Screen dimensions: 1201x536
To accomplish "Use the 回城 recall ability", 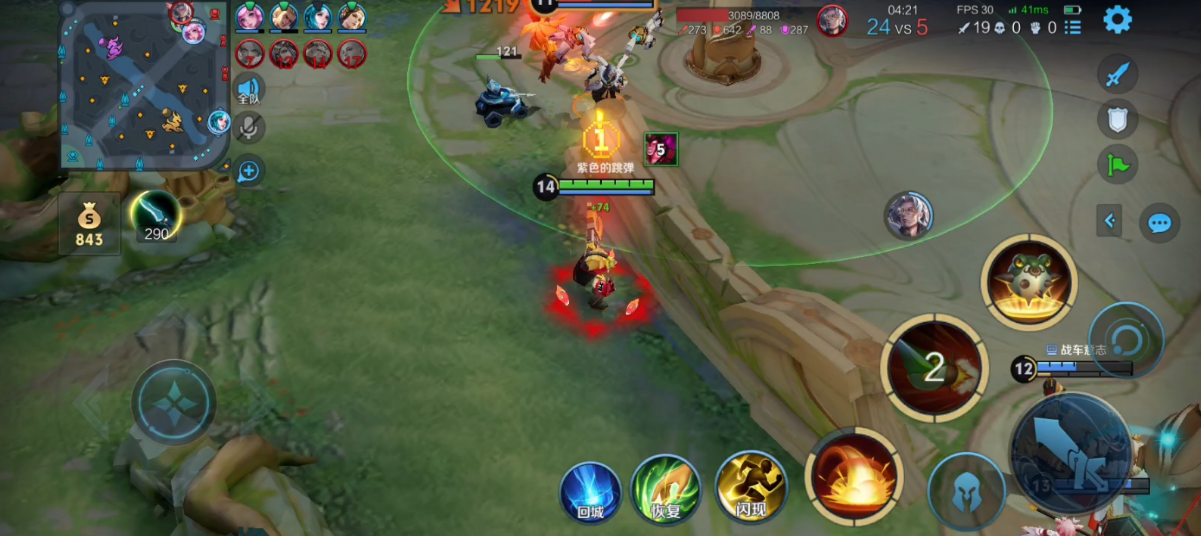I will [x=590, y=490].
